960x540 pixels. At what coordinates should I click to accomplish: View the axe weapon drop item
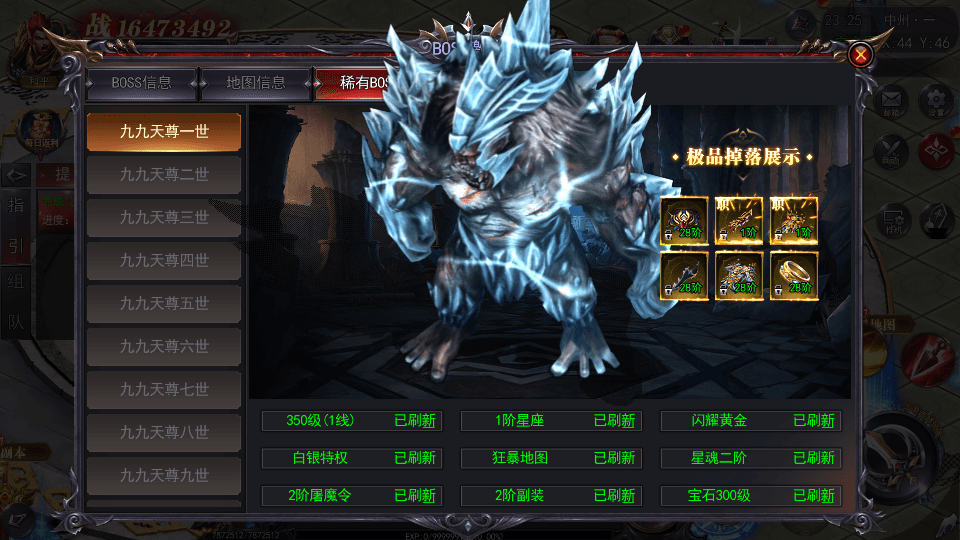(685, 275)
